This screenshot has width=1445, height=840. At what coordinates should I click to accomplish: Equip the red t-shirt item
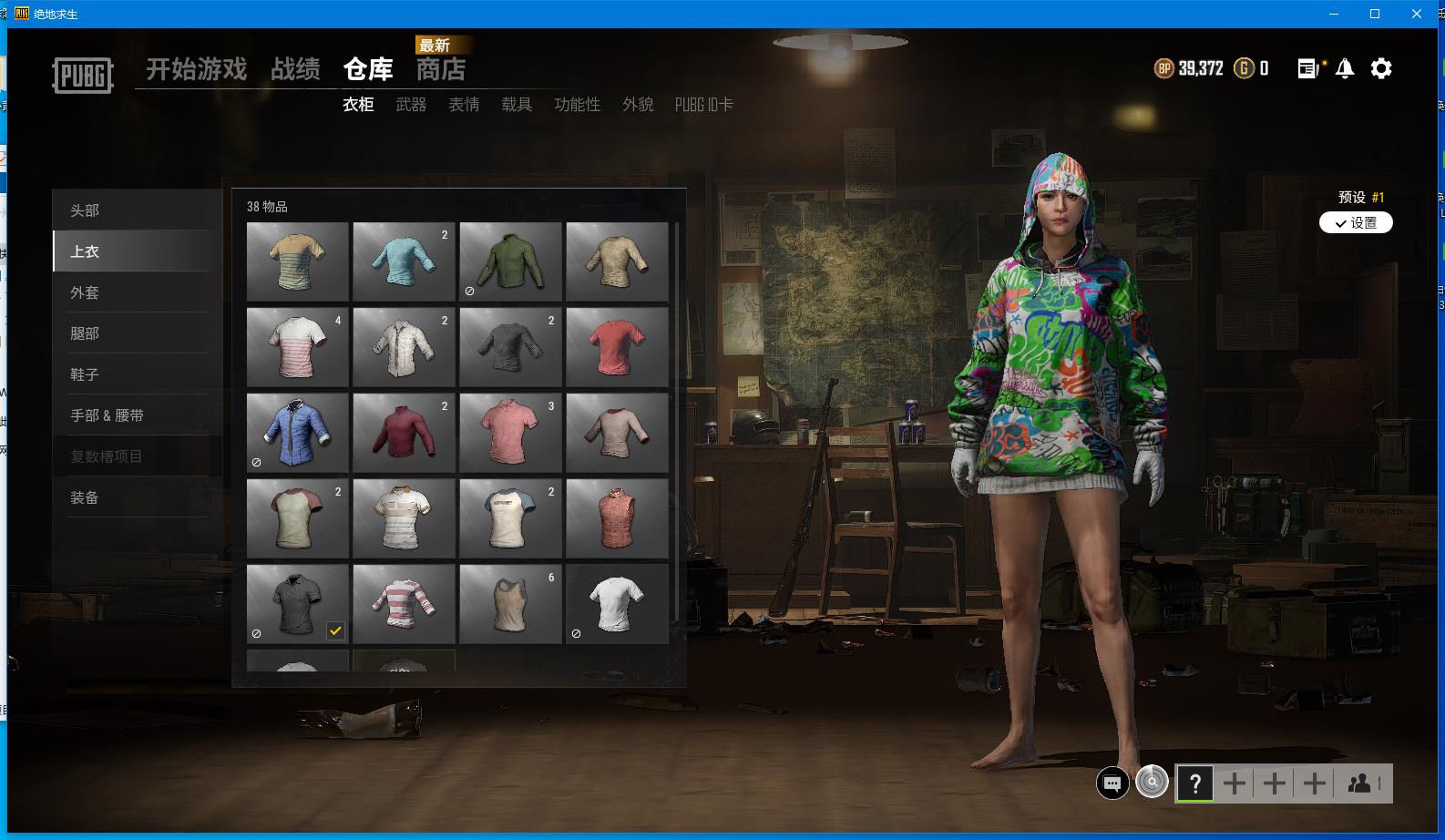click(x=617, y=347)
